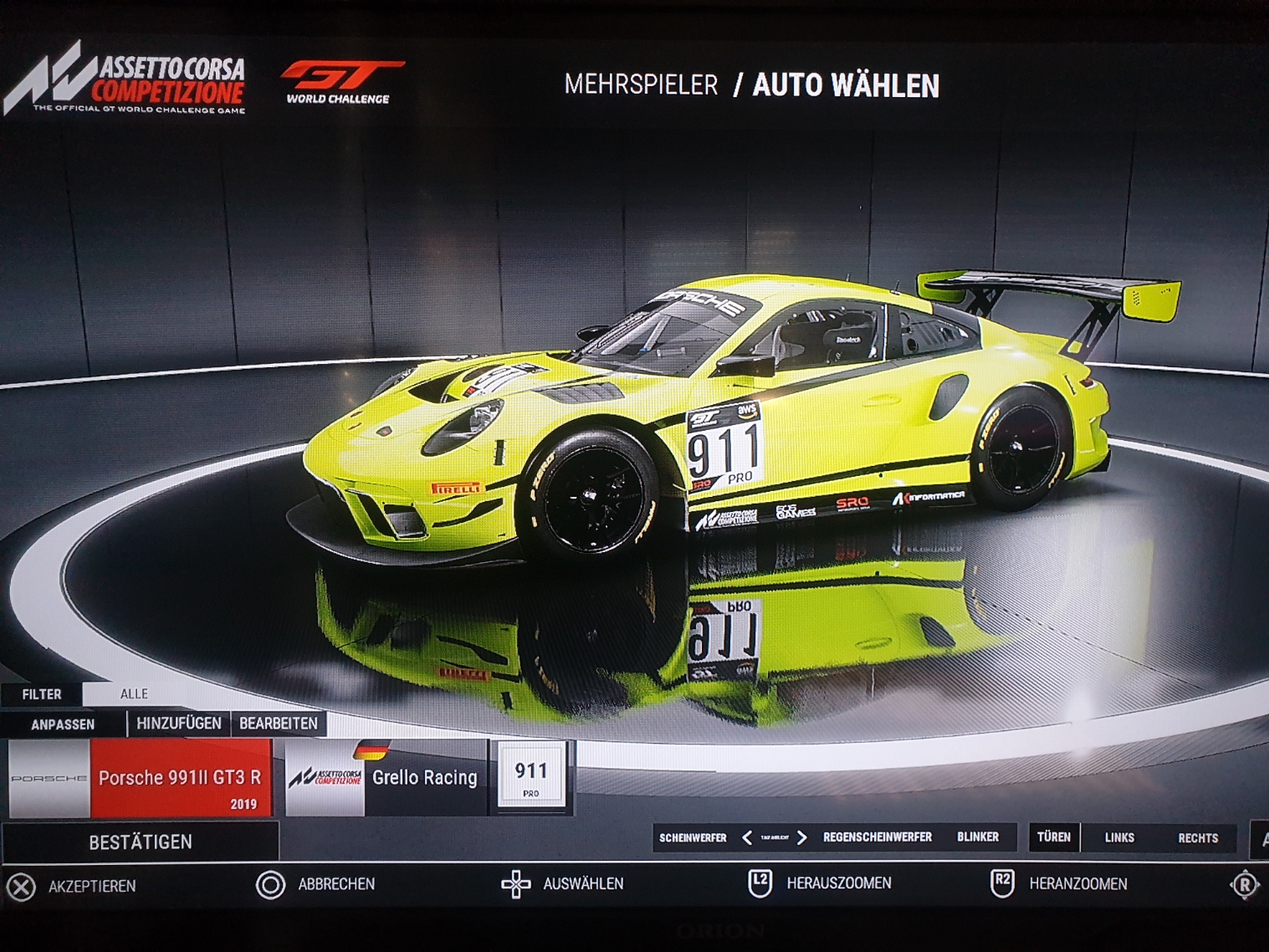Open the Hinzufügen option
The image size is (1269, 952).
179,724
